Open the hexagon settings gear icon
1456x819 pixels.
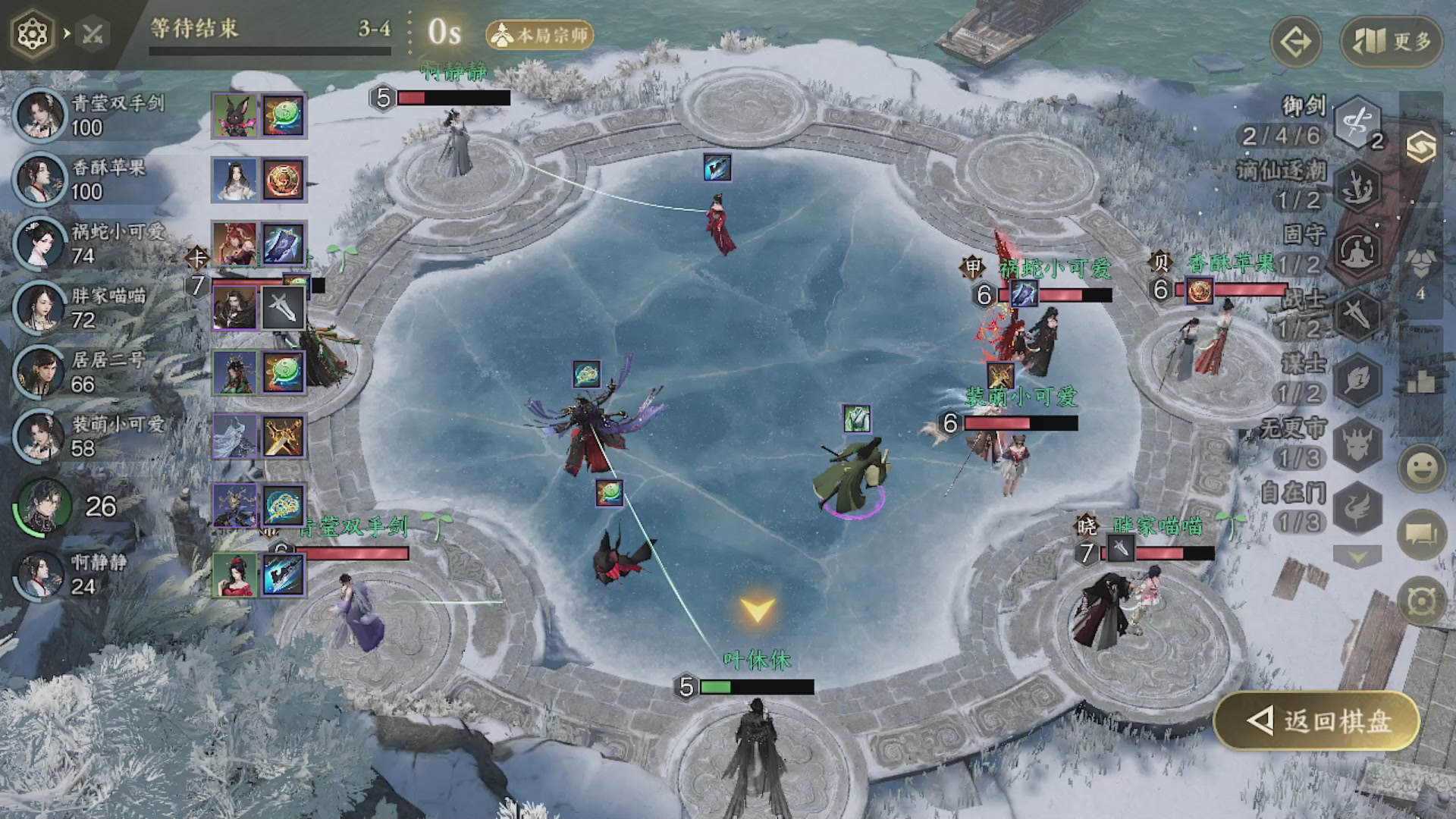[x=32, y=34]
